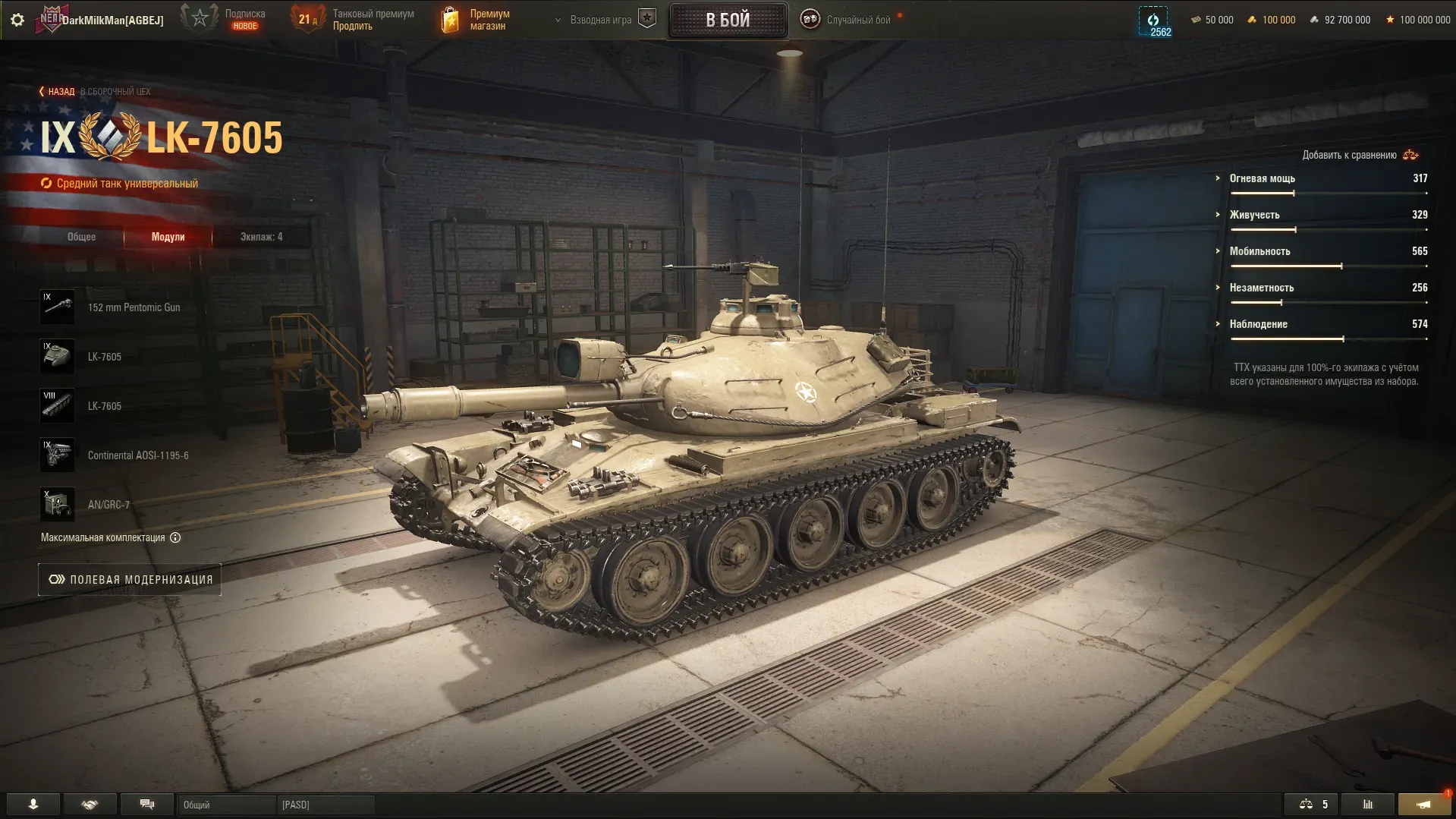Expand the Наблюдение stat details
1456x819 pixels.
pyautogui.click(x=1258, y=324)
